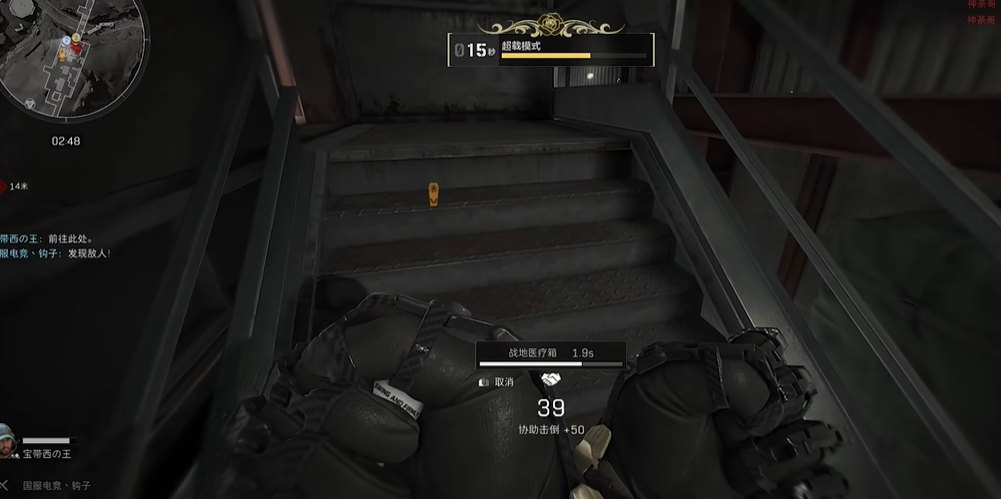Click the handshake assist icon
The image size is (1001, 499).
point(550,380)
